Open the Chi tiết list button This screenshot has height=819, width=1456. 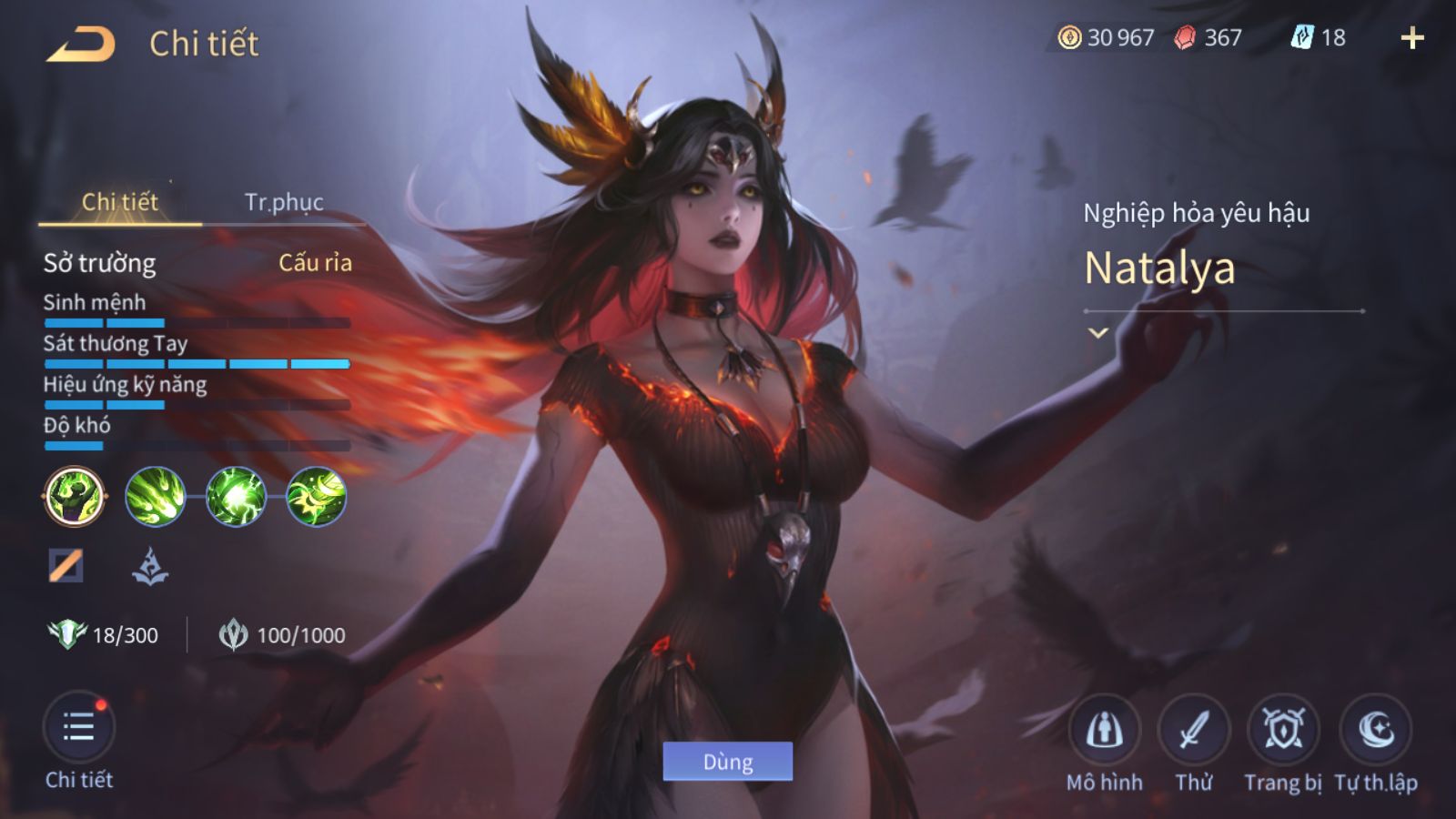tap(79, 728)
